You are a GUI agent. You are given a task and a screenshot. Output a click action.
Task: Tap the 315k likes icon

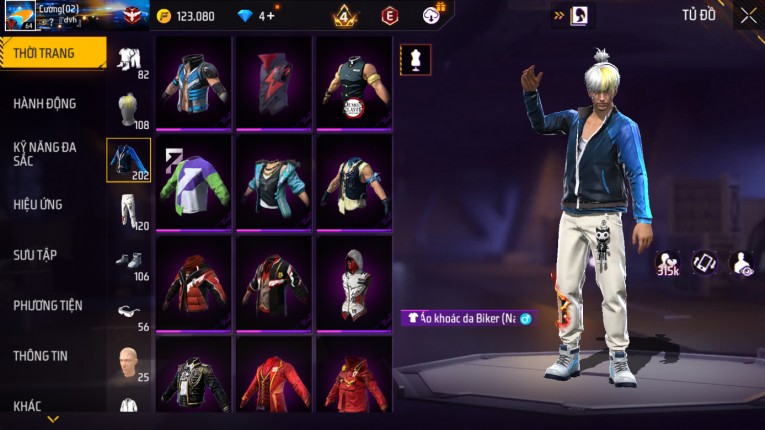pyautogui.click(x=668, y=262)
